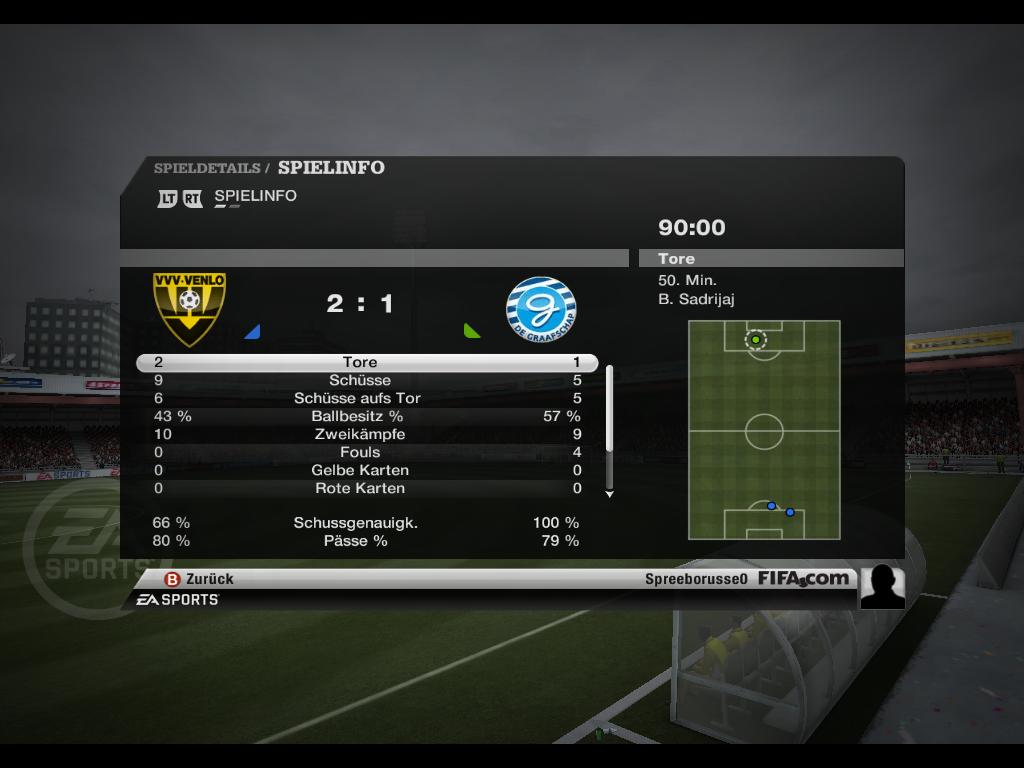The image size is (1024, 768).
Task: Open the Spreeborusse0 profile avatar
Action: coord(882,587)
